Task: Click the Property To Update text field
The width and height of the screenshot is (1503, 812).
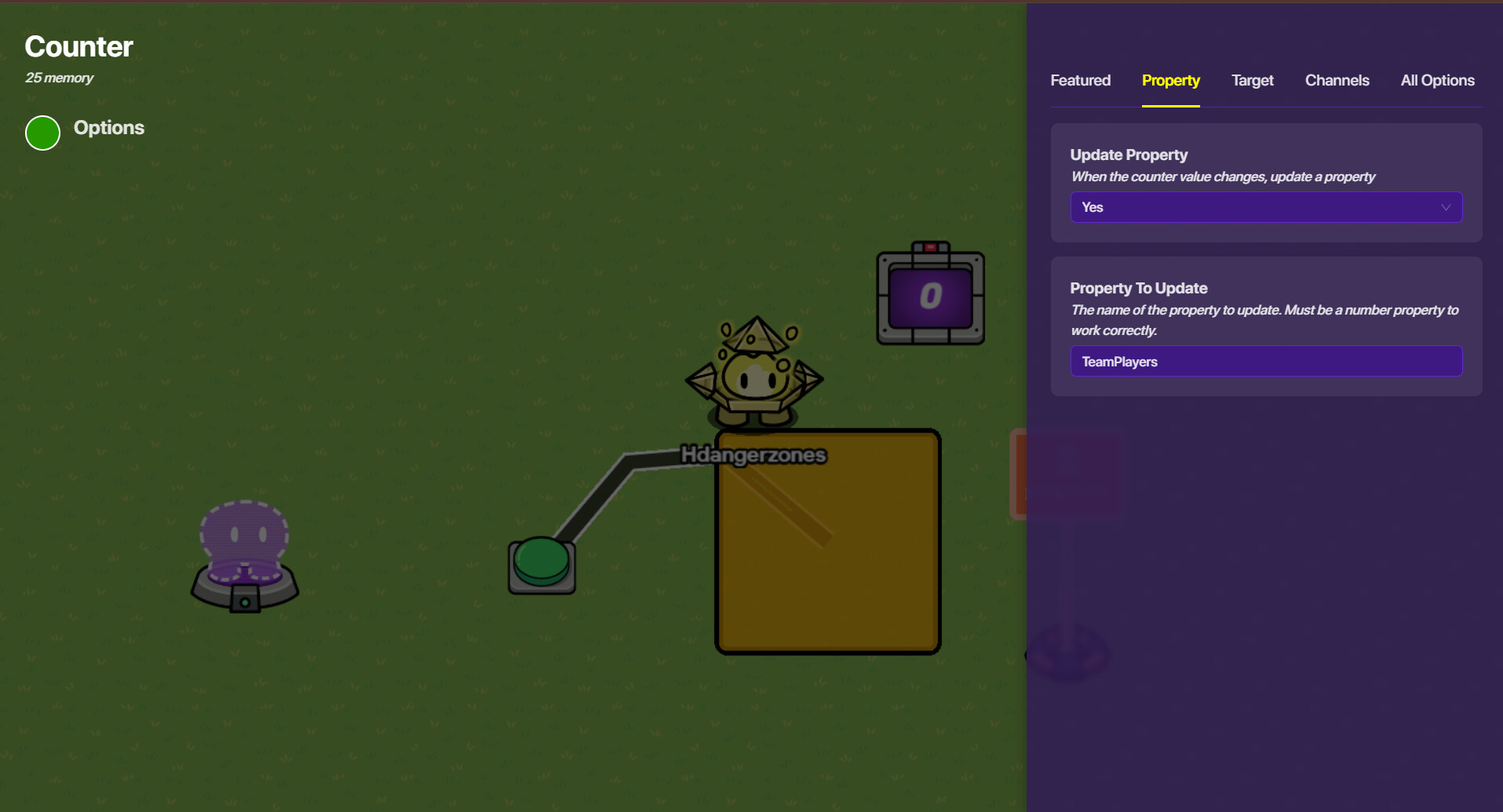Action: (x=1265, y=362)
